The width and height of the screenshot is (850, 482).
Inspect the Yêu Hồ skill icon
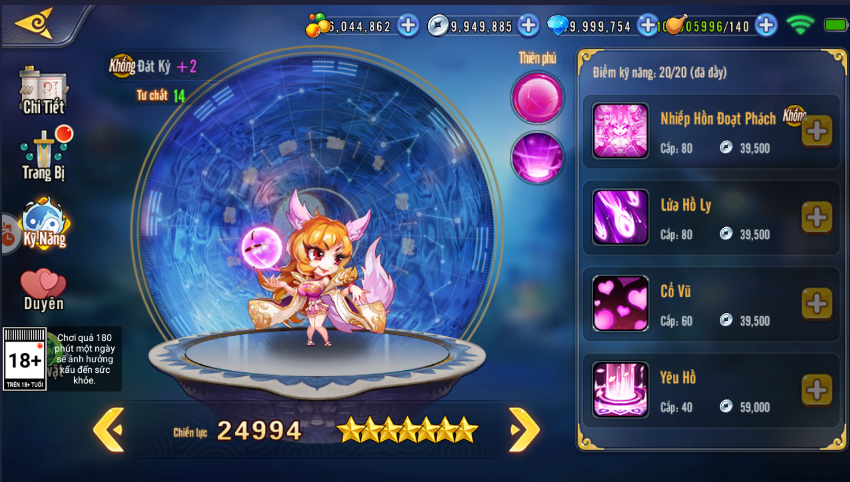tap(620, 390)
